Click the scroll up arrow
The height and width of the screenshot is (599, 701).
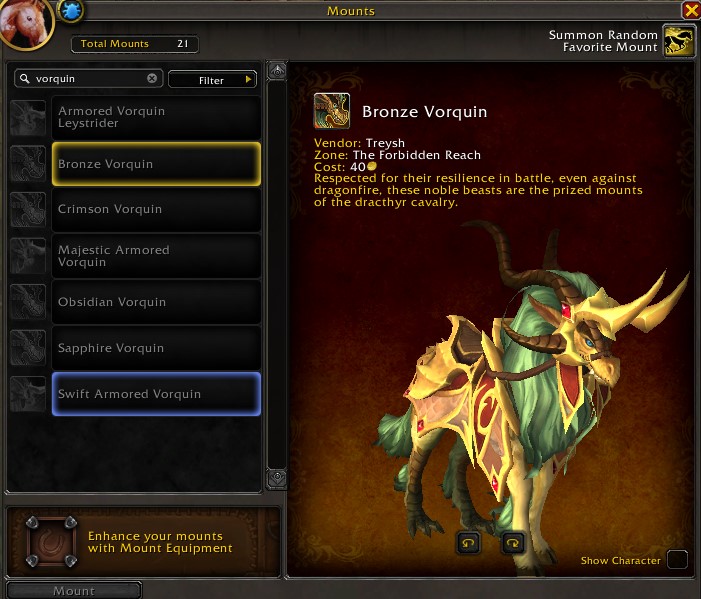(278, 72)
